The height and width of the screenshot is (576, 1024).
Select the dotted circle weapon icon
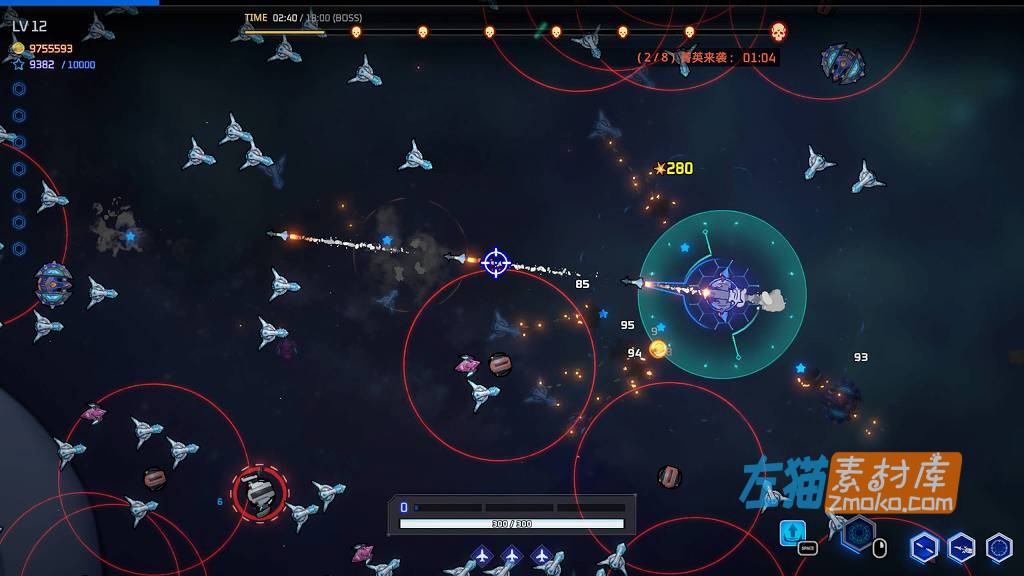[x=998, y=547]
